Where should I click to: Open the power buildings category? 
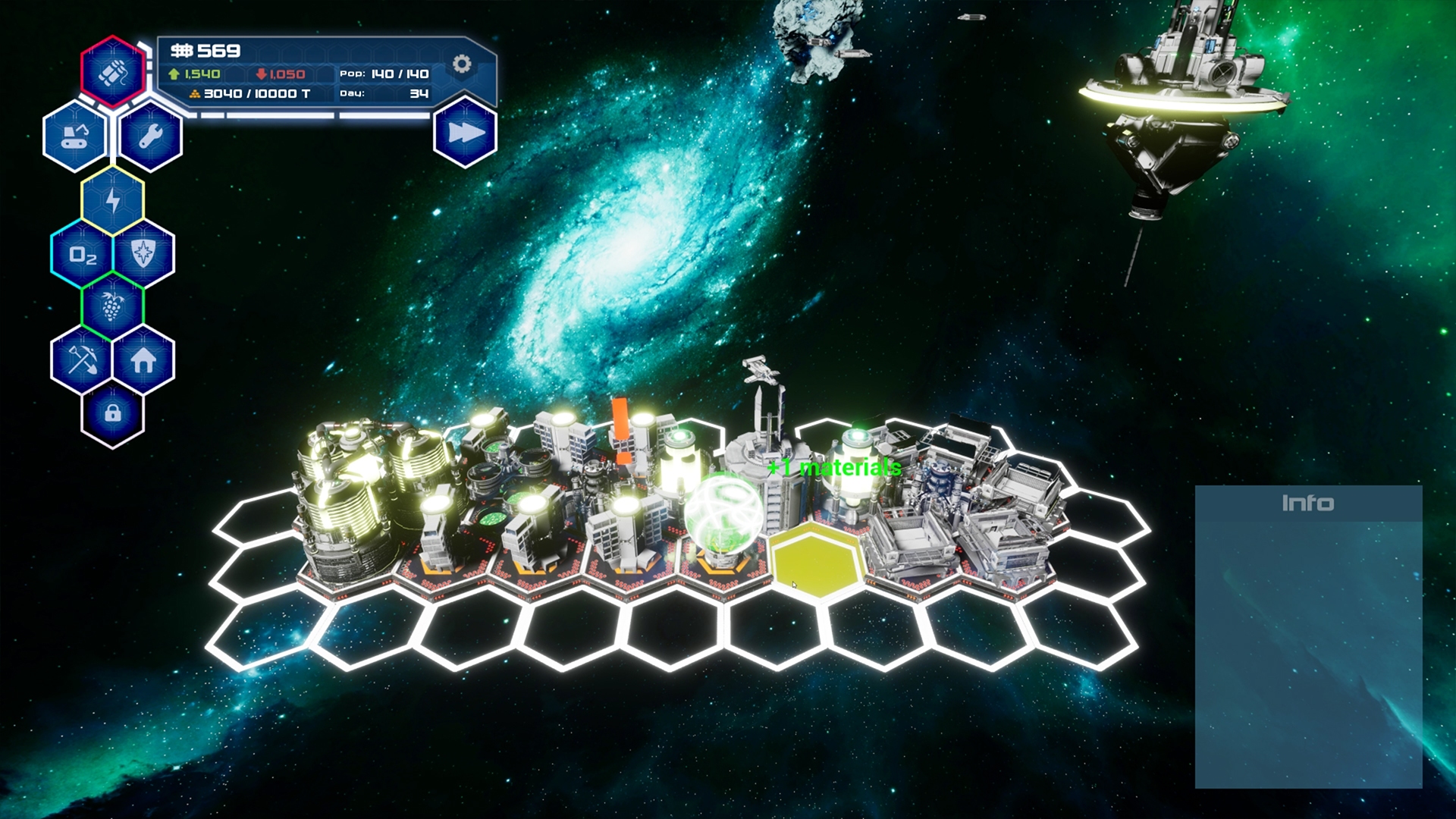point(112,202)
